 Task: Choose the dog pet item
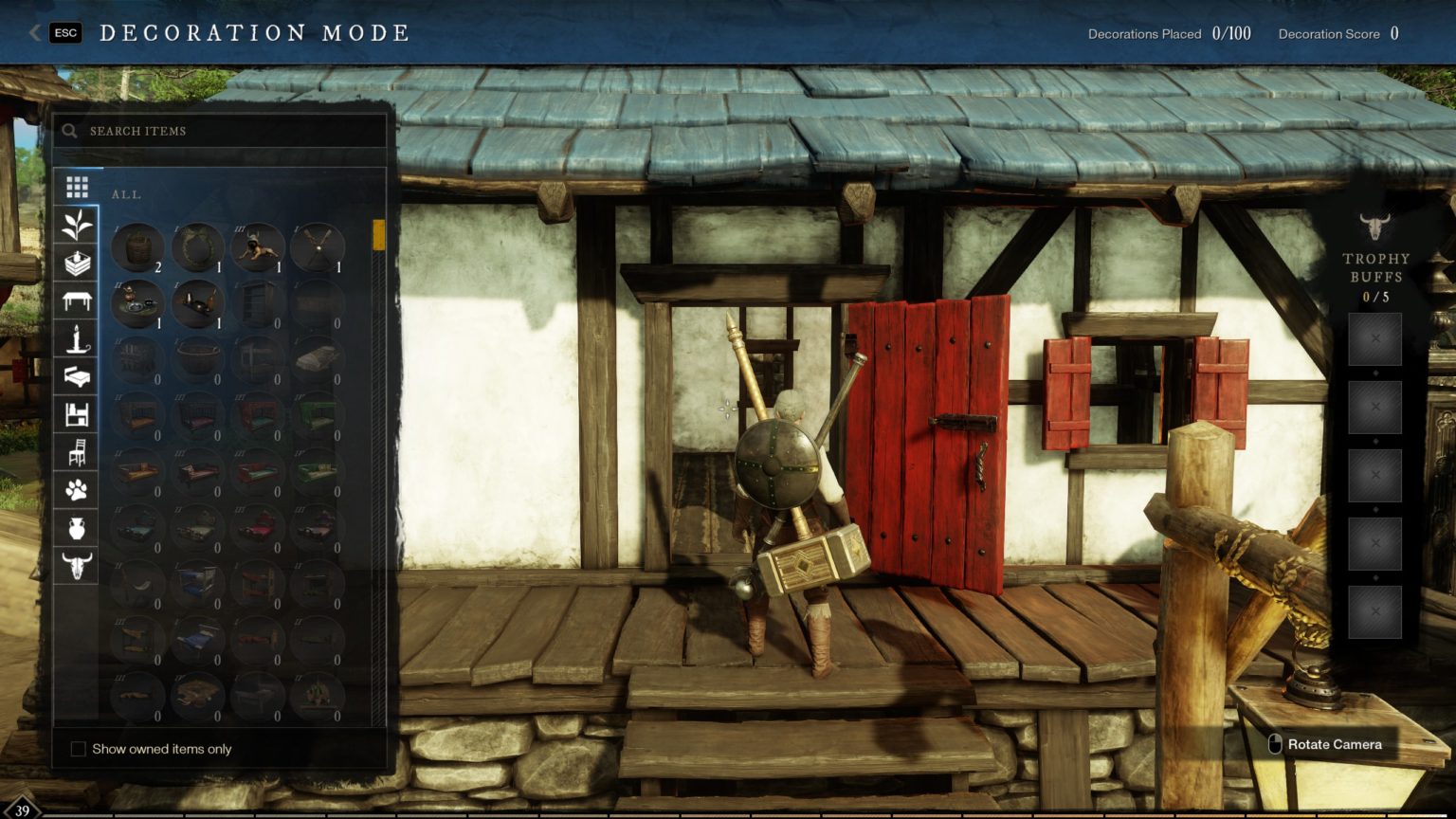tap(257, 247)
